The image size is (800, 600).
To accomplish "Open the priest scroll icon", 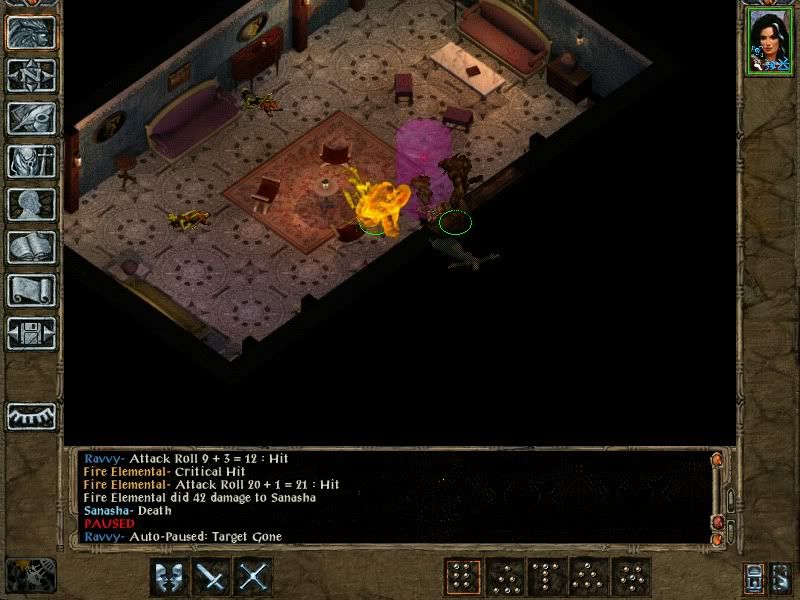I will click(31, 290).
